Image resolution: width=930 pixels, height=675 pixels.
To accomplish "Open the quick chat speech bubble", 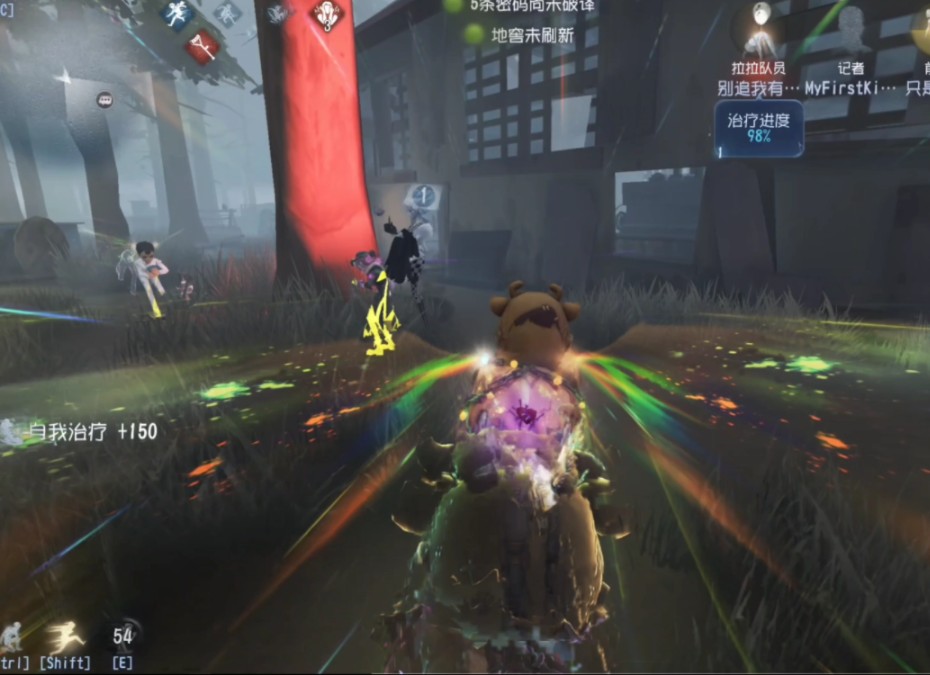I will coord(104,99).
